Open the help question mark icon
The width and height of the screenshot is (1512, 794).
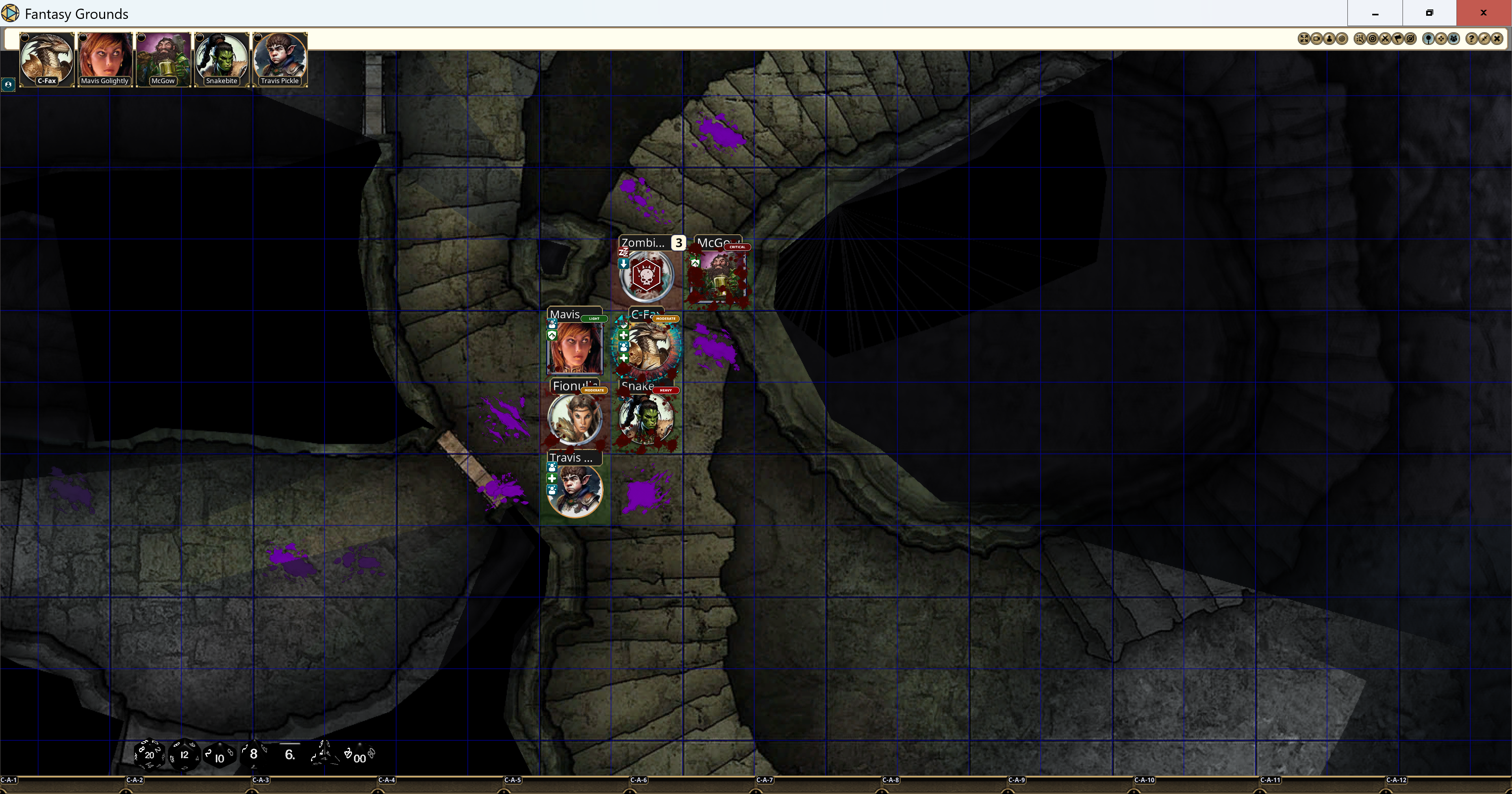(x=1472, y=39)
